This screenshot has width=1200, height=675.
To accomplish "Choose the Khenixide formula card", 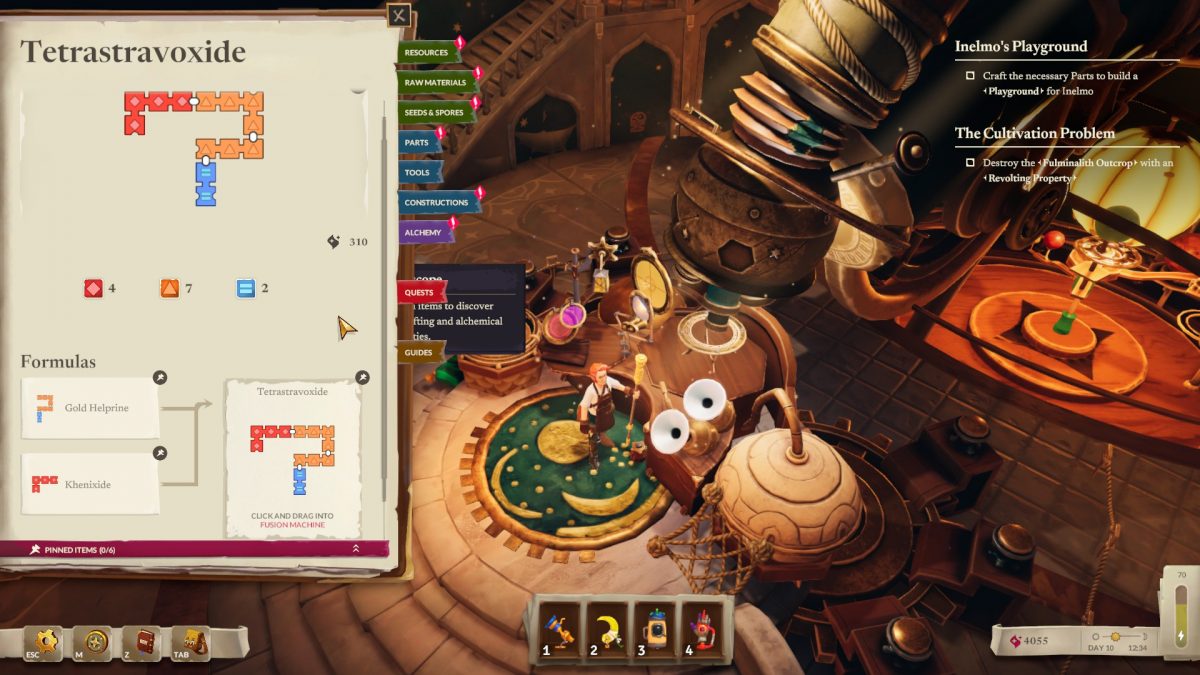I will (x=90, y=484).
